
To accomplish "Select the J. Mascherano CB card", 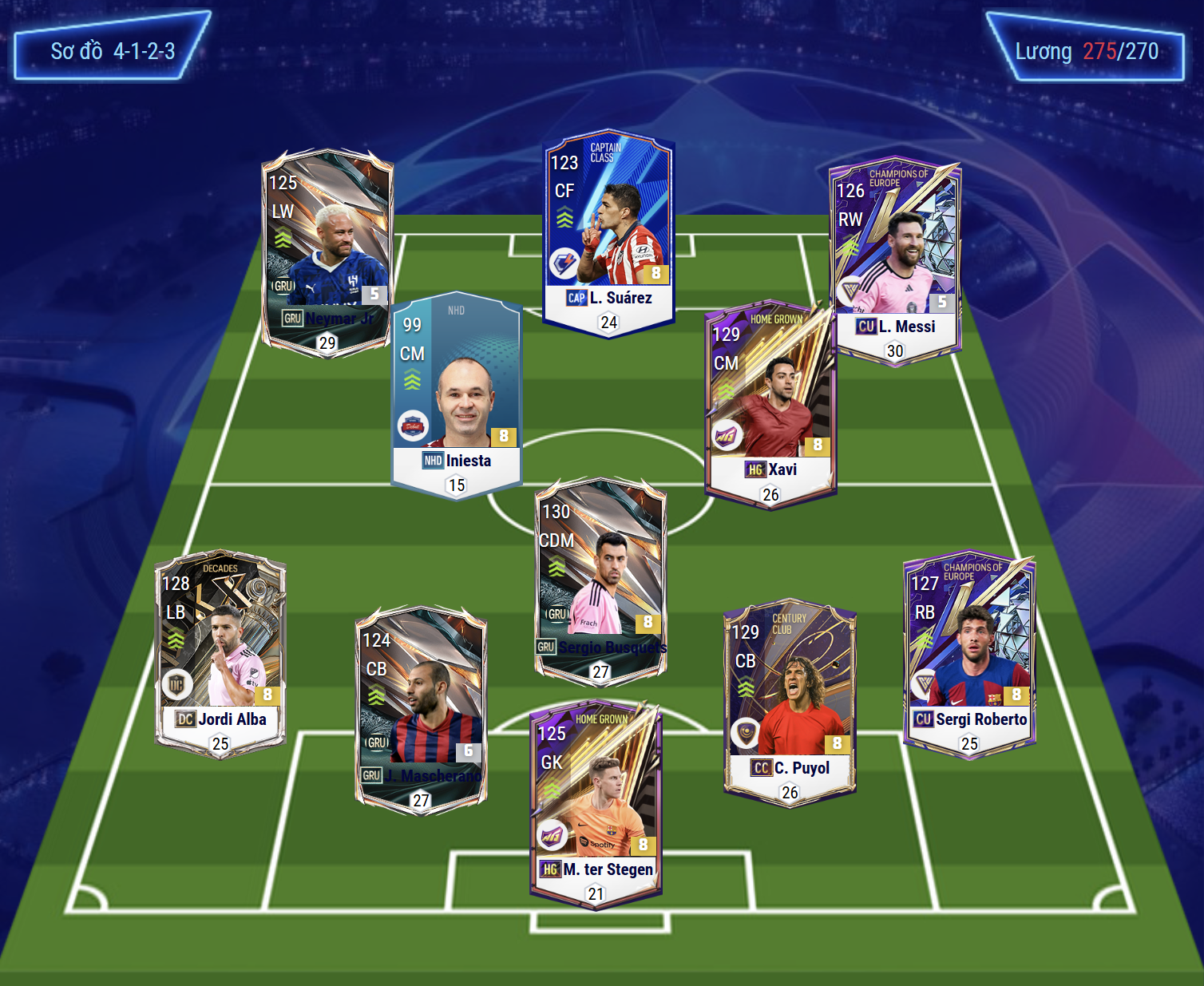I will (x=421, y=711).
